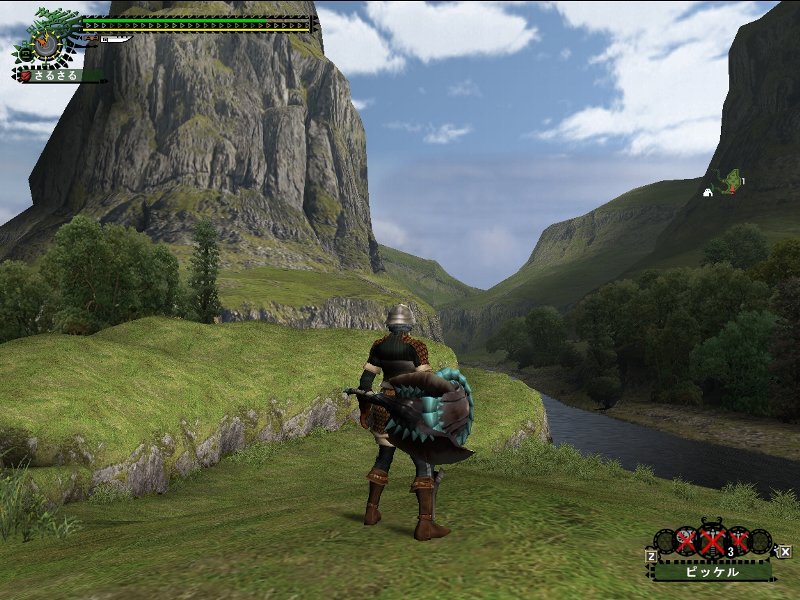Click the weapon sharpness blade gauge
800x600 pixels.
pos(114,40)
